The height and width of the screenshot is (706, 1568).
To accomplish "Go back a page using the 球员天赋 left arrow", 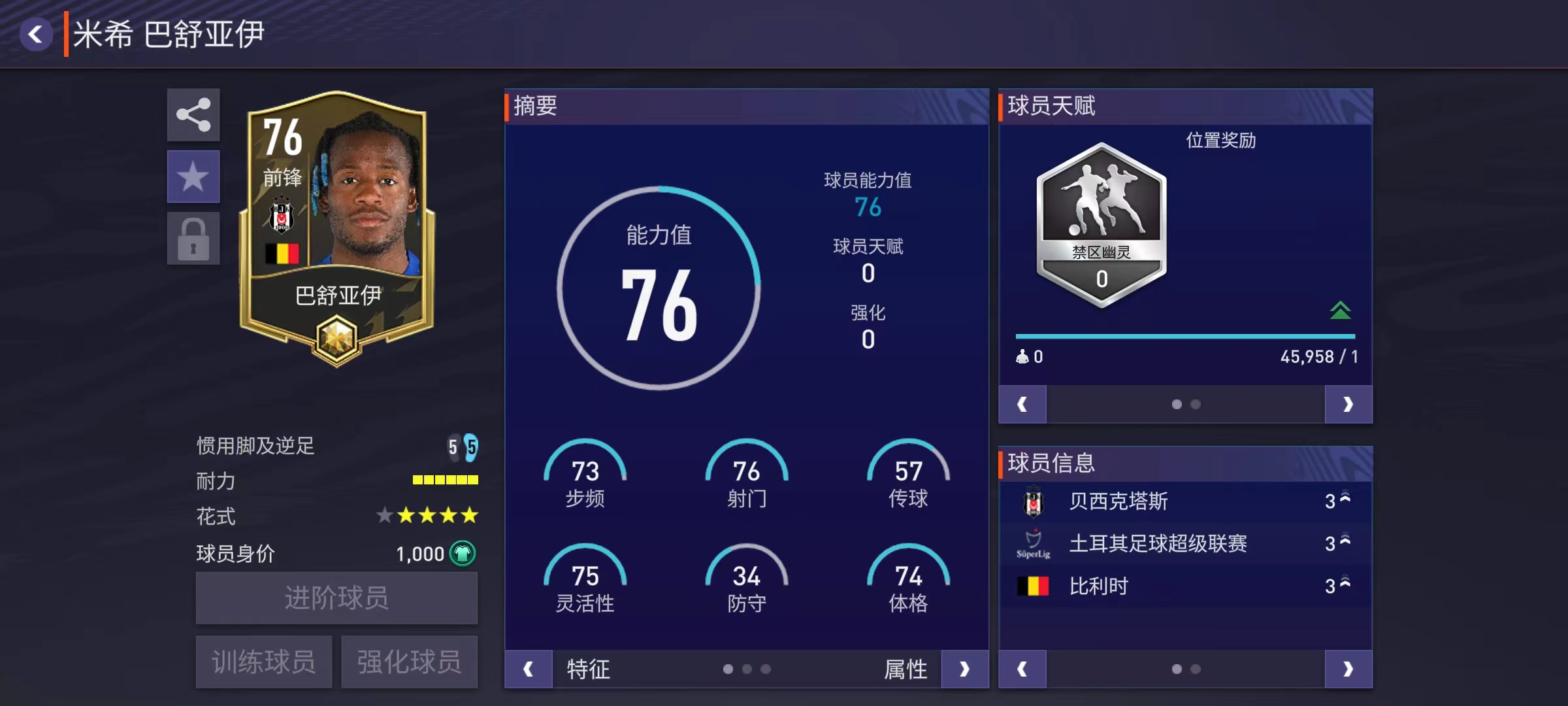I will [1022, 404].
